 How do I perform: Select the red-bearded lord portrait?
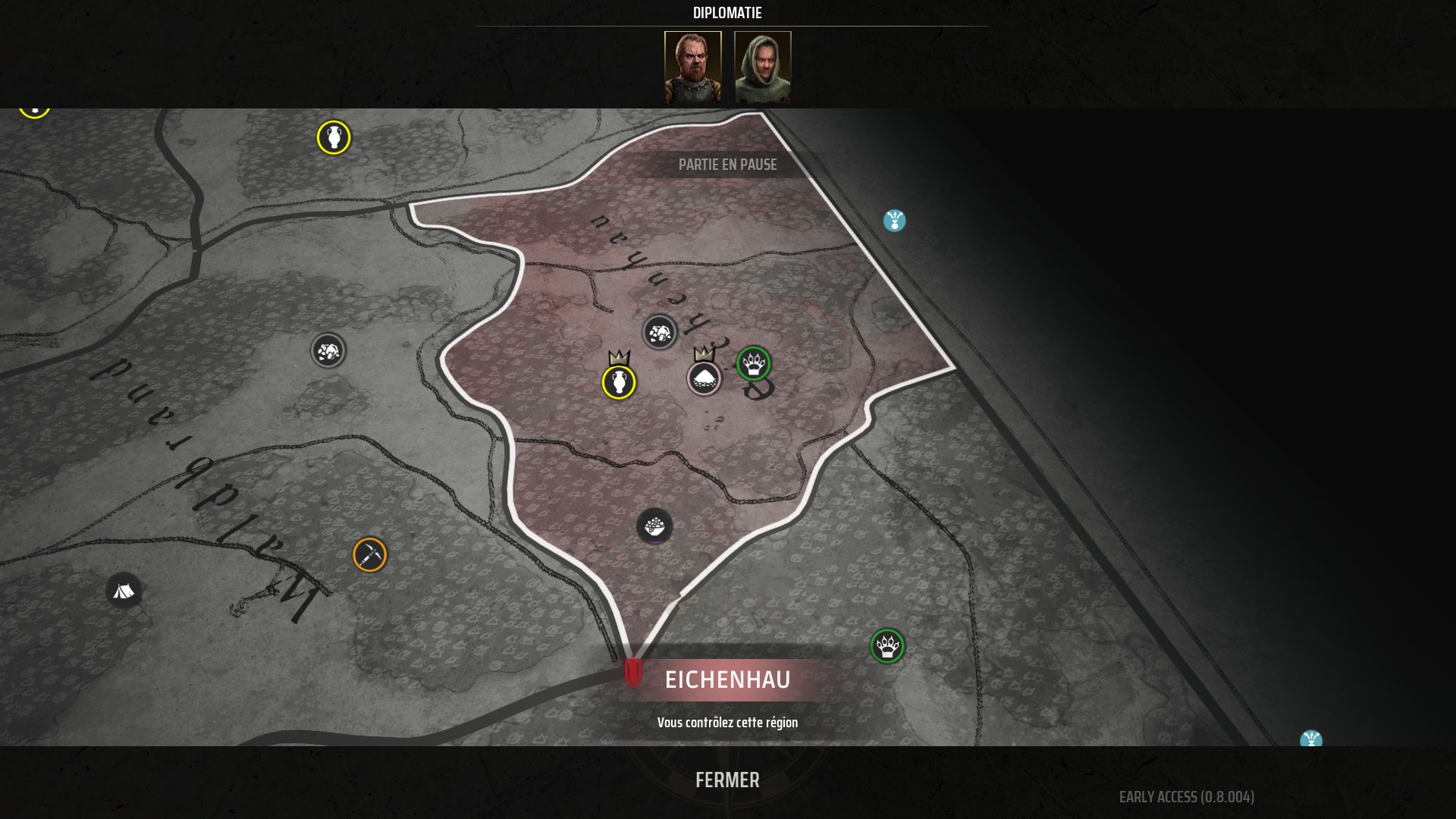[x=692, y=67]
